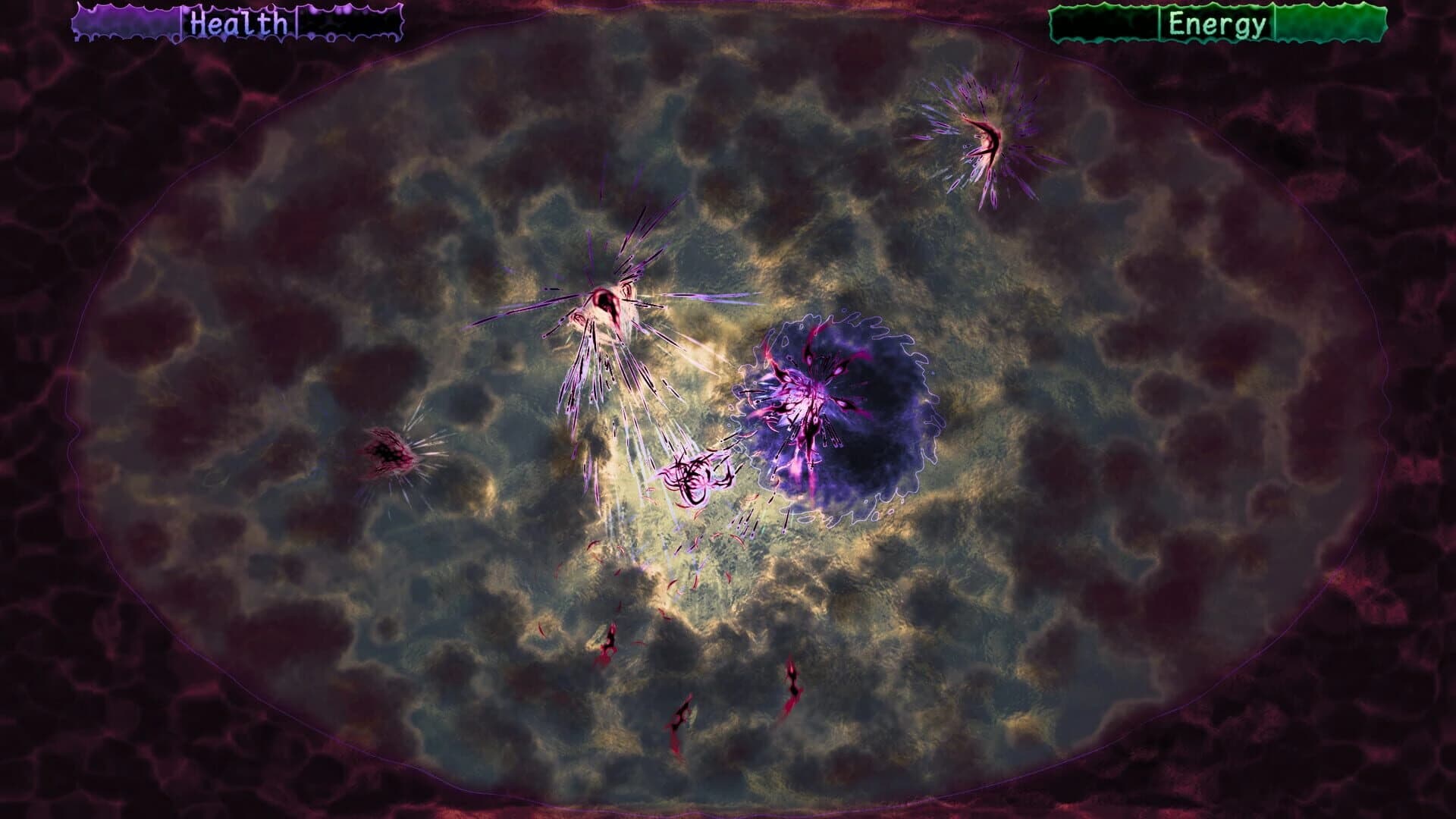Click the tangled dark organism near the middle
Screen dimensions: 1456x819
694,478
